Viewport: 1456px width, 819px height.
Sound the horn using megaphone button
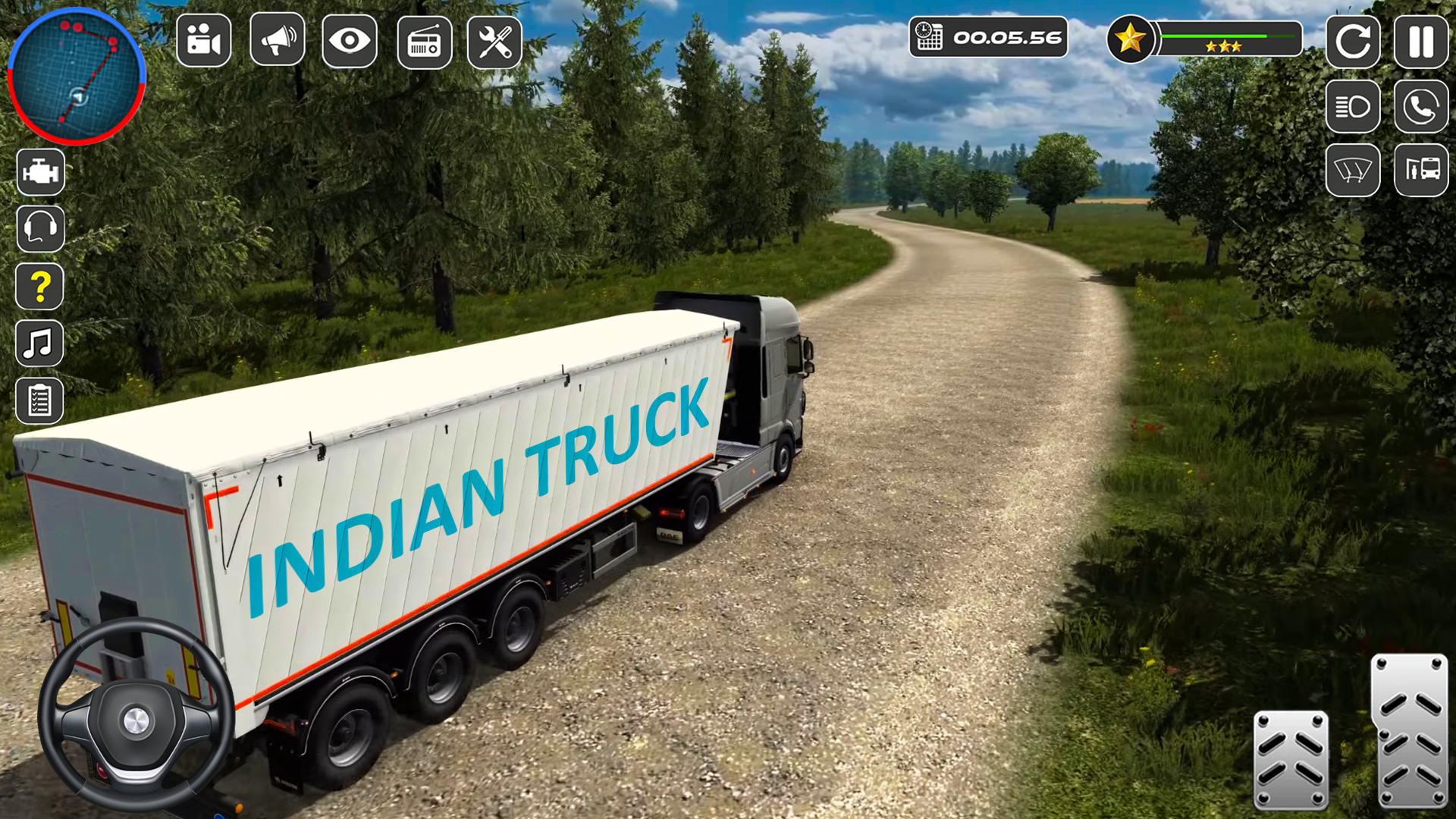[278, 40]
